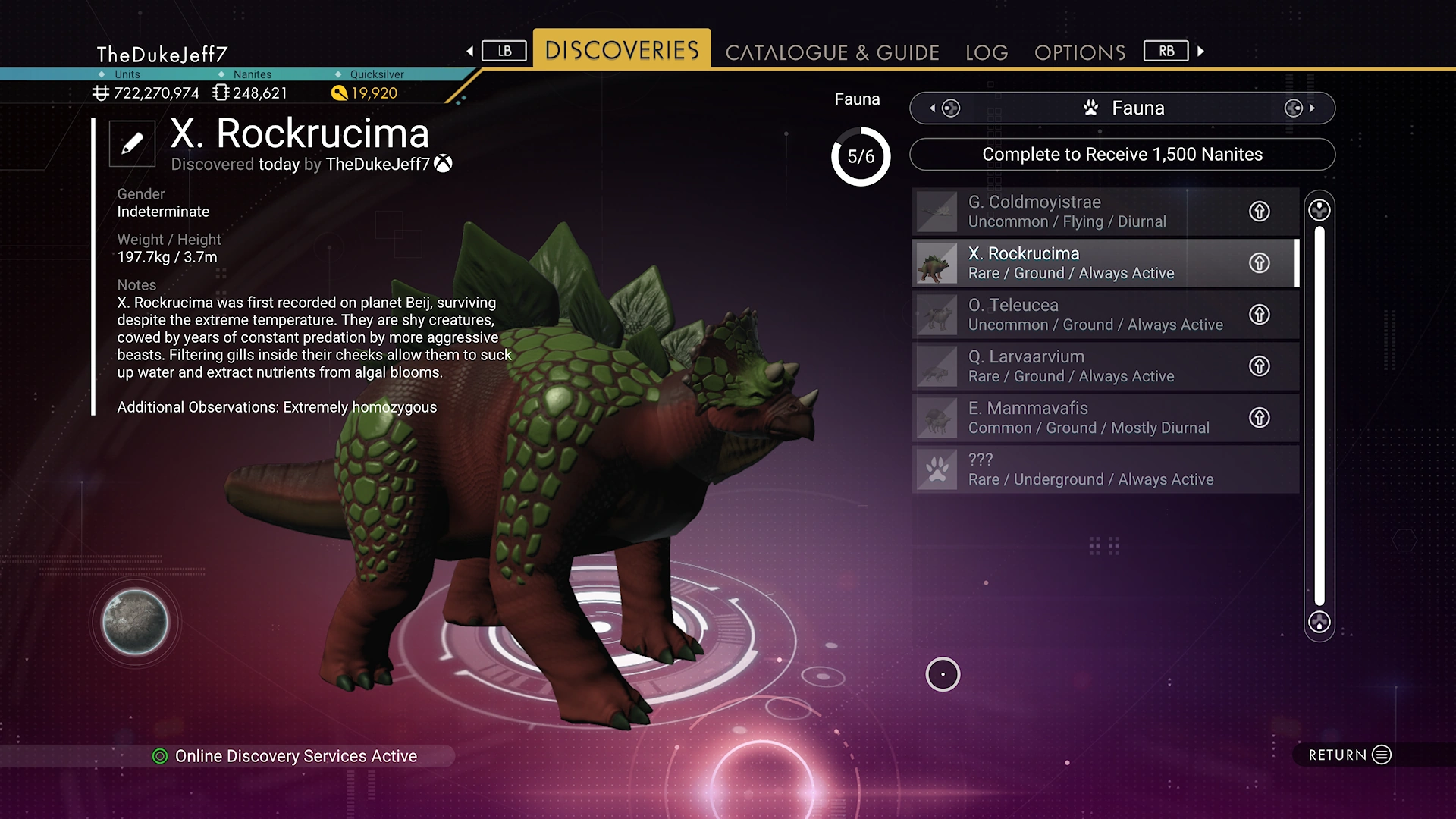Click the right arrow of the Fauna selector
The image size is (1456, 819).
click(x=1312, y=108)
